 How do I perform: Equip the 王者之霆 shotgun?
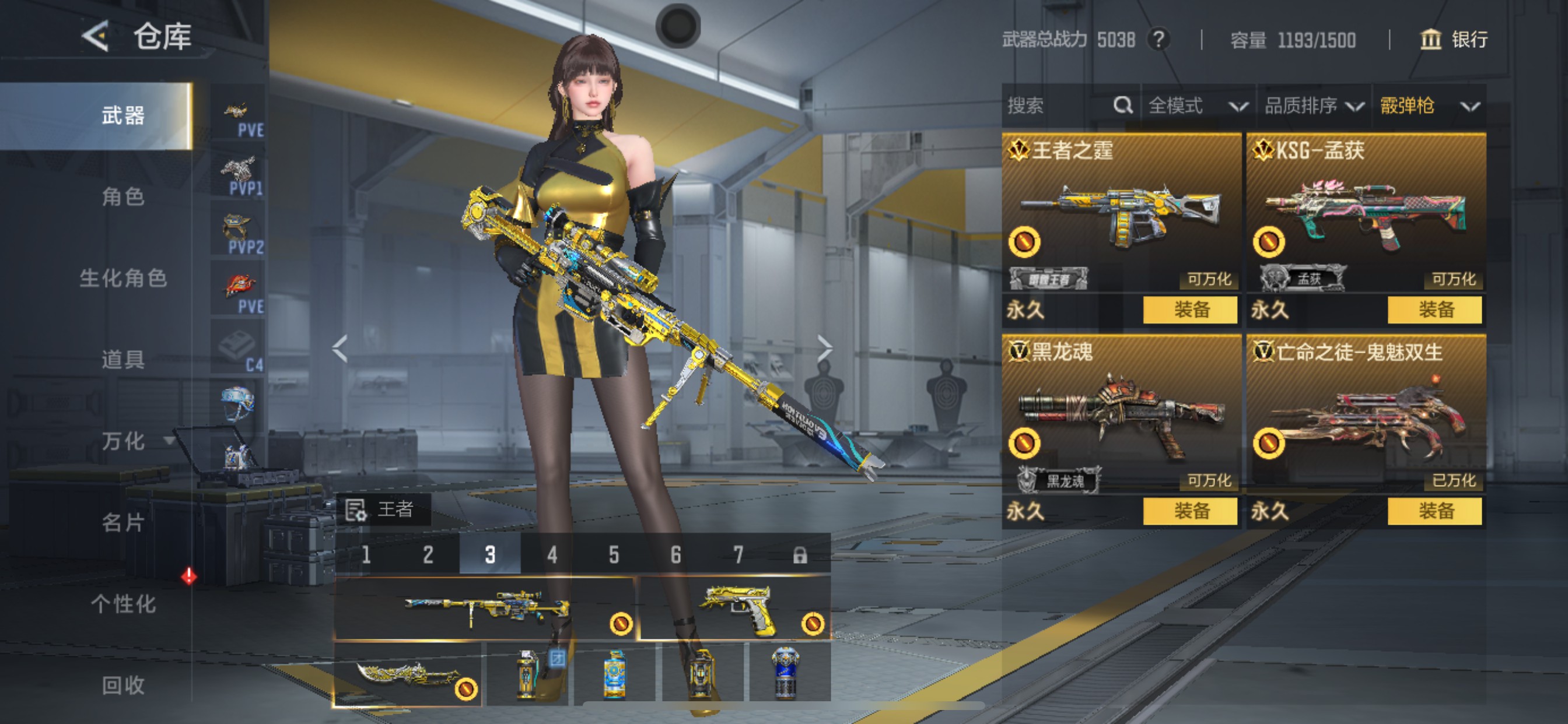click(x=1189, y=310)
